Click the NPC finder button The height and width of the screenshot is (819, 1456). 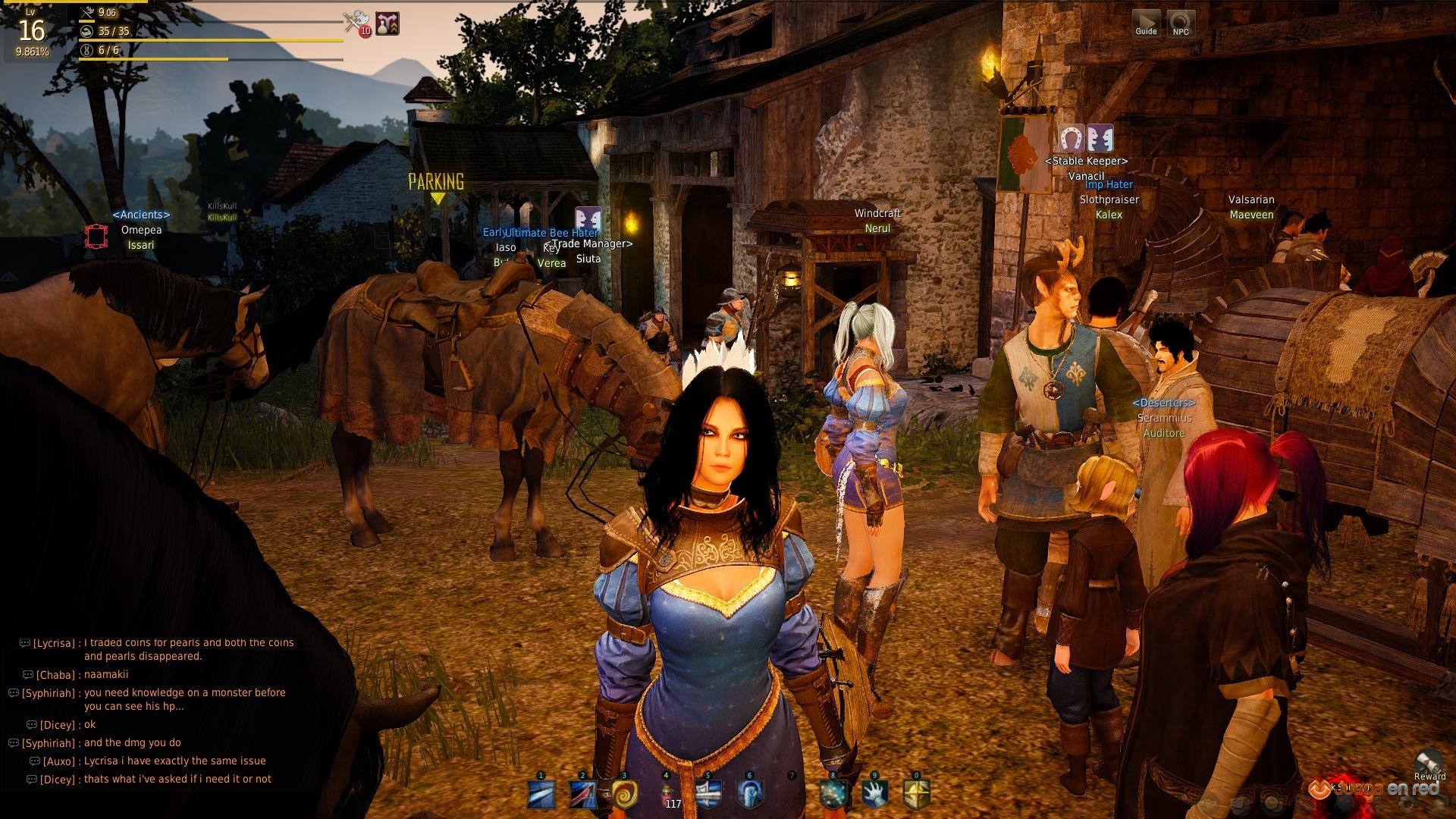tap(1181, 23)
